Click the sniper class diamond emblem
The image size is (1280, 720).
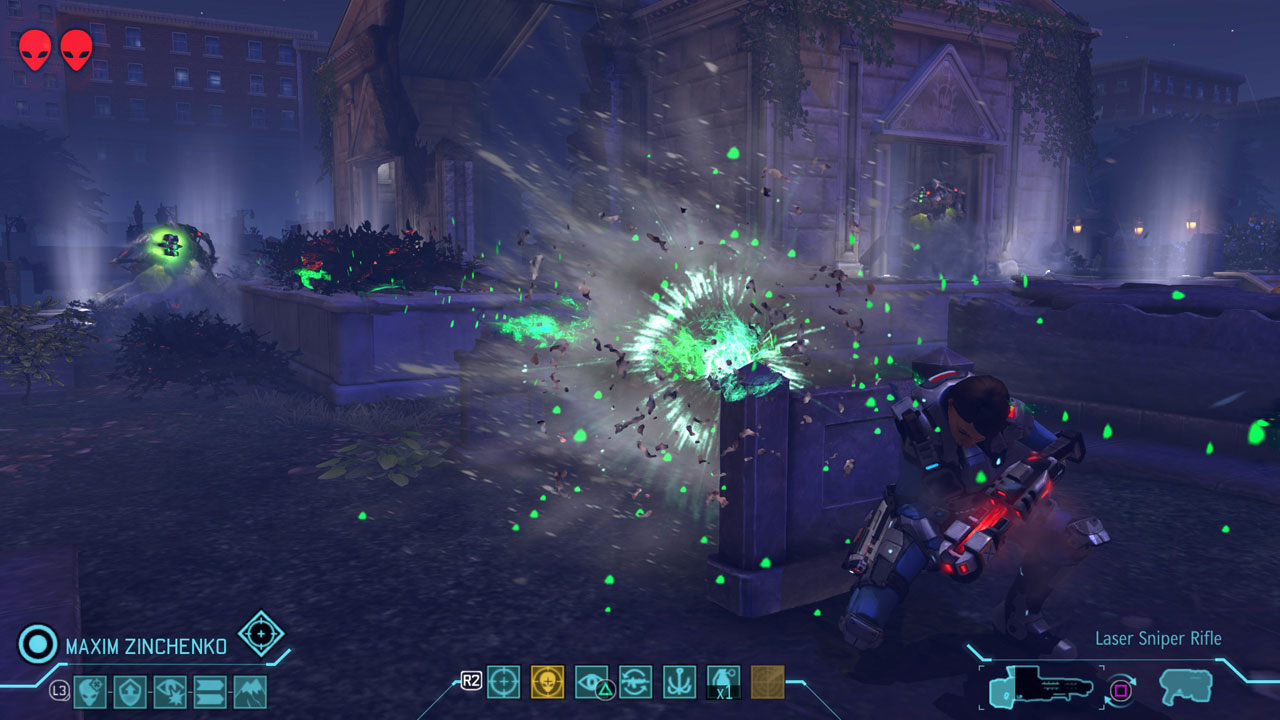point(261,633)
